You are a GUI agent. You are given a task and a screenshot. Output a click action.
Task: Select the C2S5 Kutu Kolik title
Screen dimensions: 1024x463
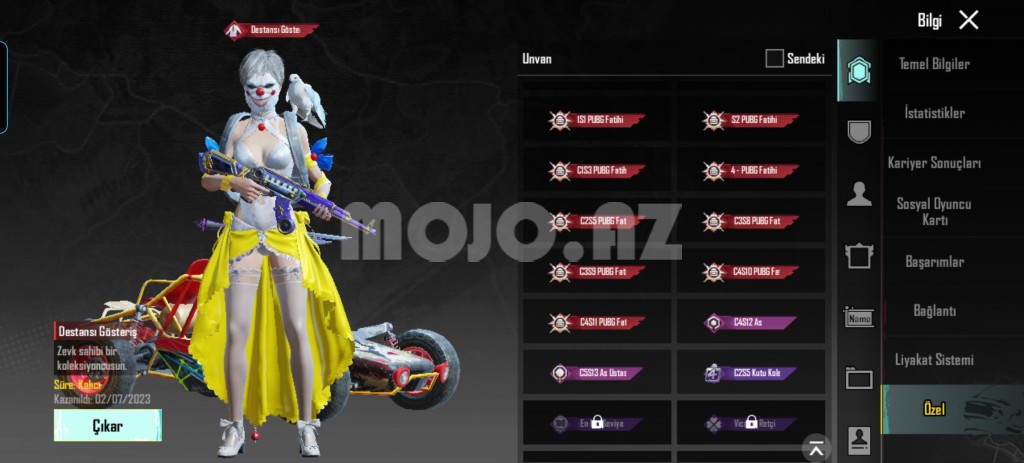pos(751,373)
